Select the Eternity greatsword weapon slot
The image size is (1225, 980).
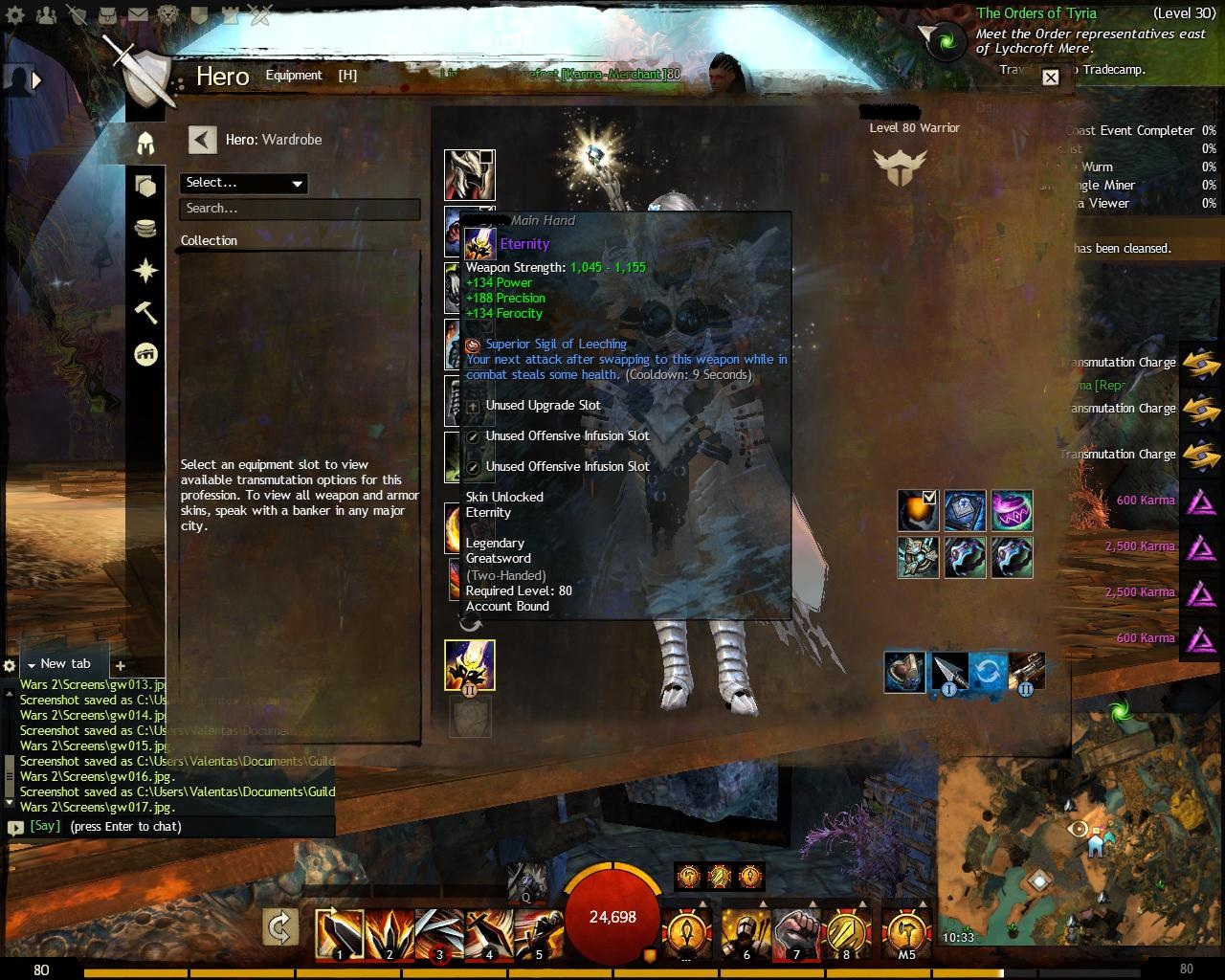click(469, 666)
